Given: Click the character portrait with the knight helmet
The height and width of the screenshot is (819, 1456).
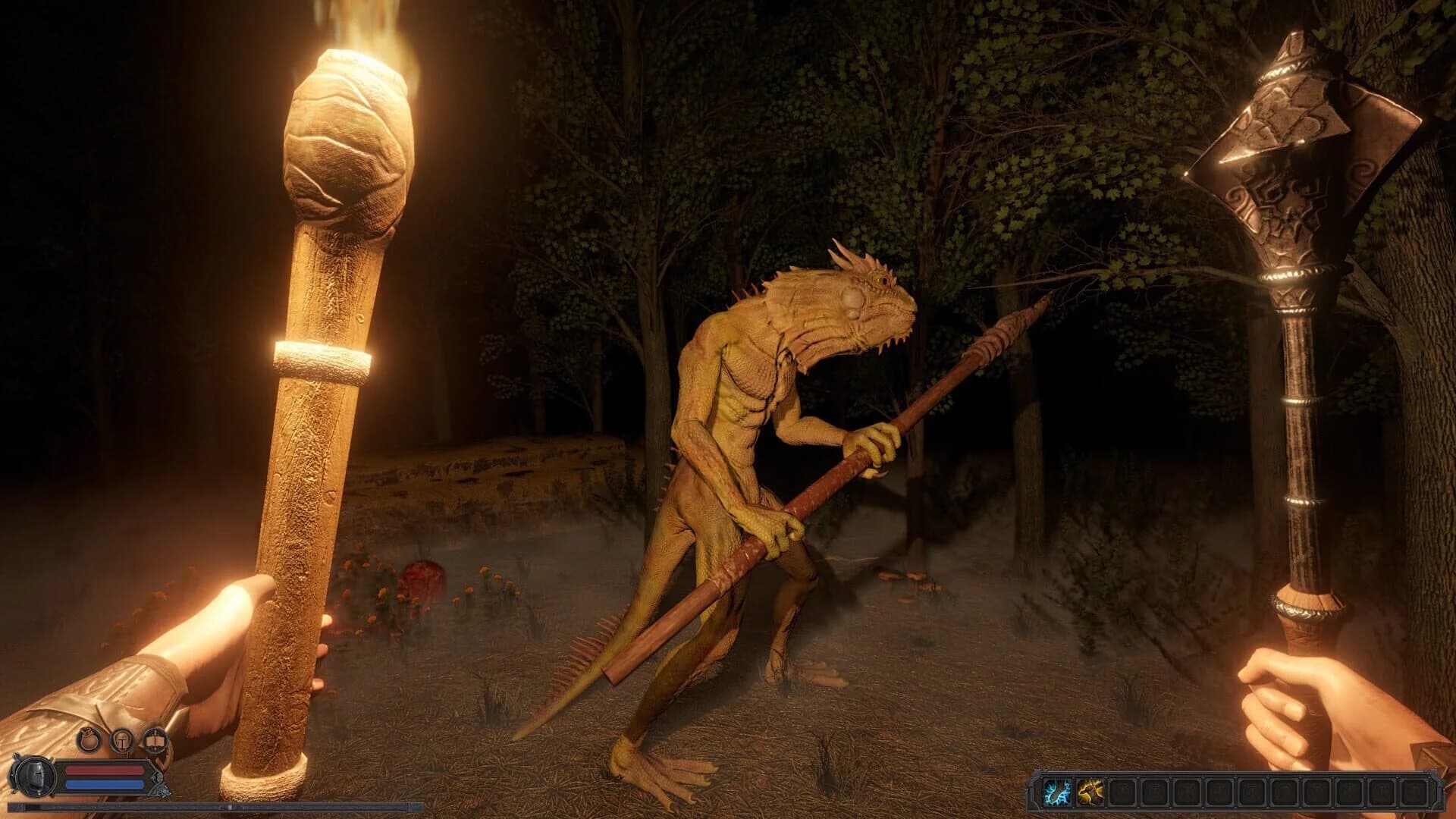Looking at the screenshot, I should pos(36,776).
